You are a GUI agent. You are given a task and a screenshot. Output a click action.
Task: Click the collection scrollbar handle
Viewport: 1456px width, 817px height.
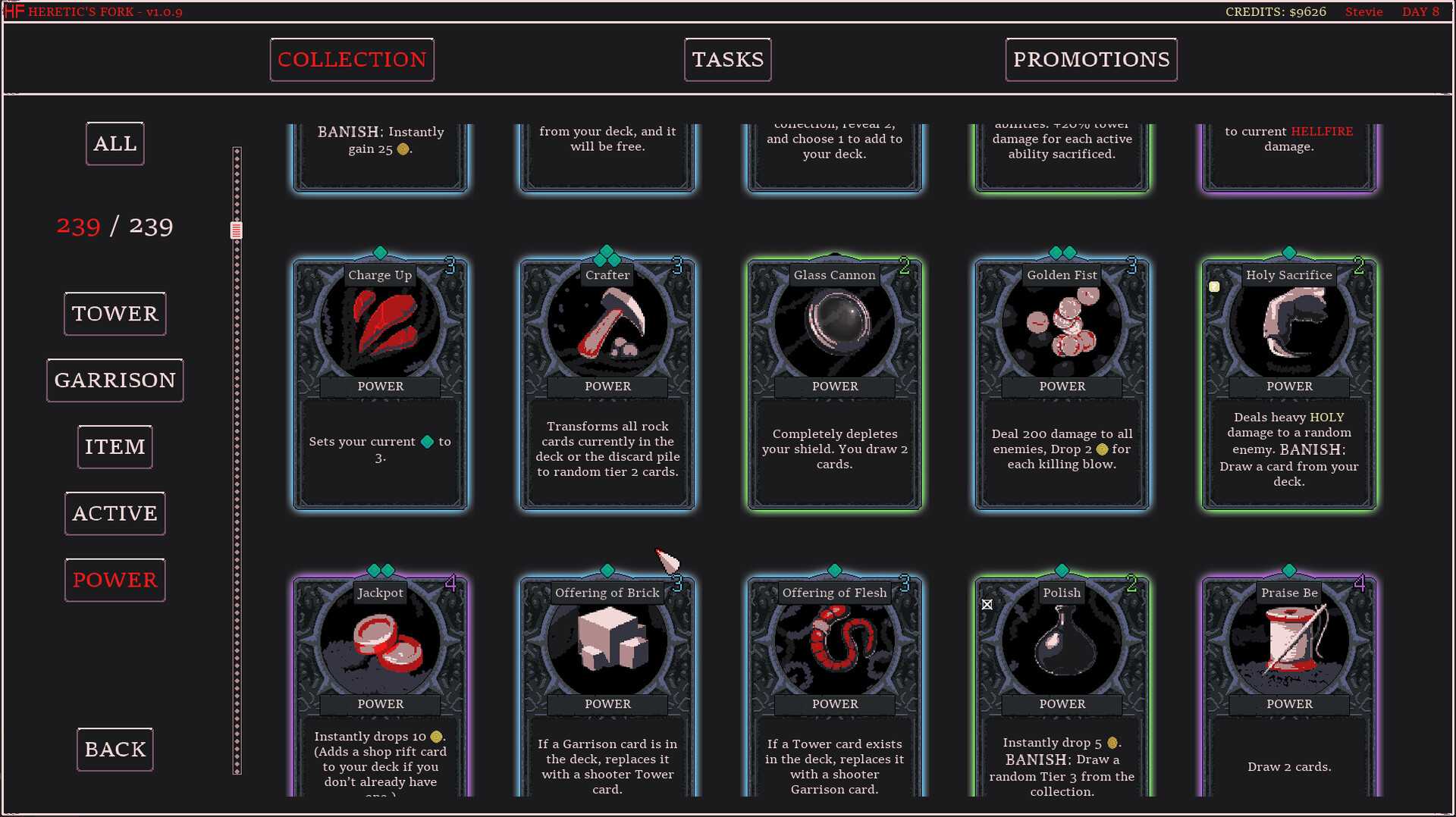236,227
